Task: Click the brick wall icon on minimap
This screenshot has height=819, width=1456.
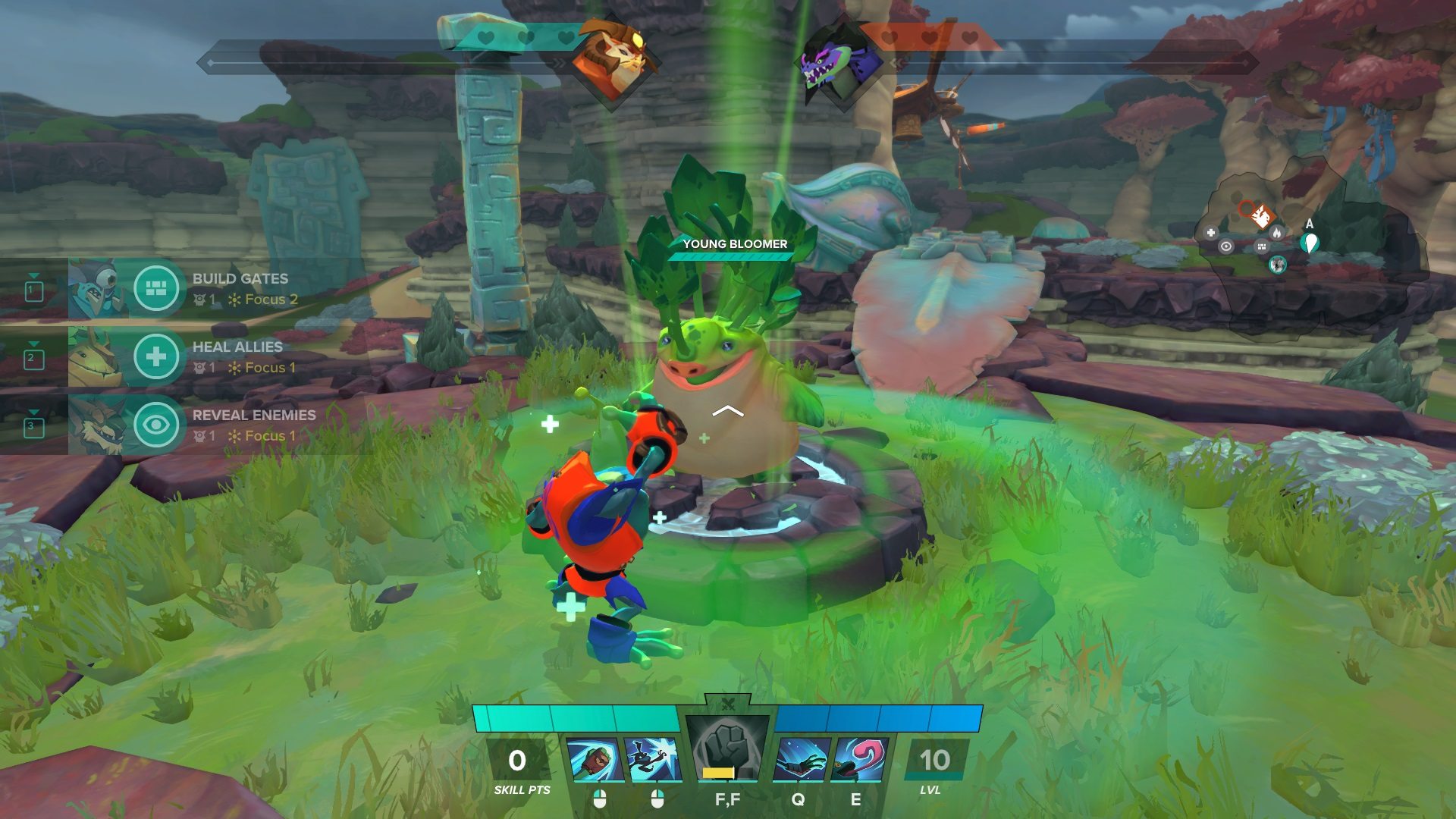Action: (1261, 246)
